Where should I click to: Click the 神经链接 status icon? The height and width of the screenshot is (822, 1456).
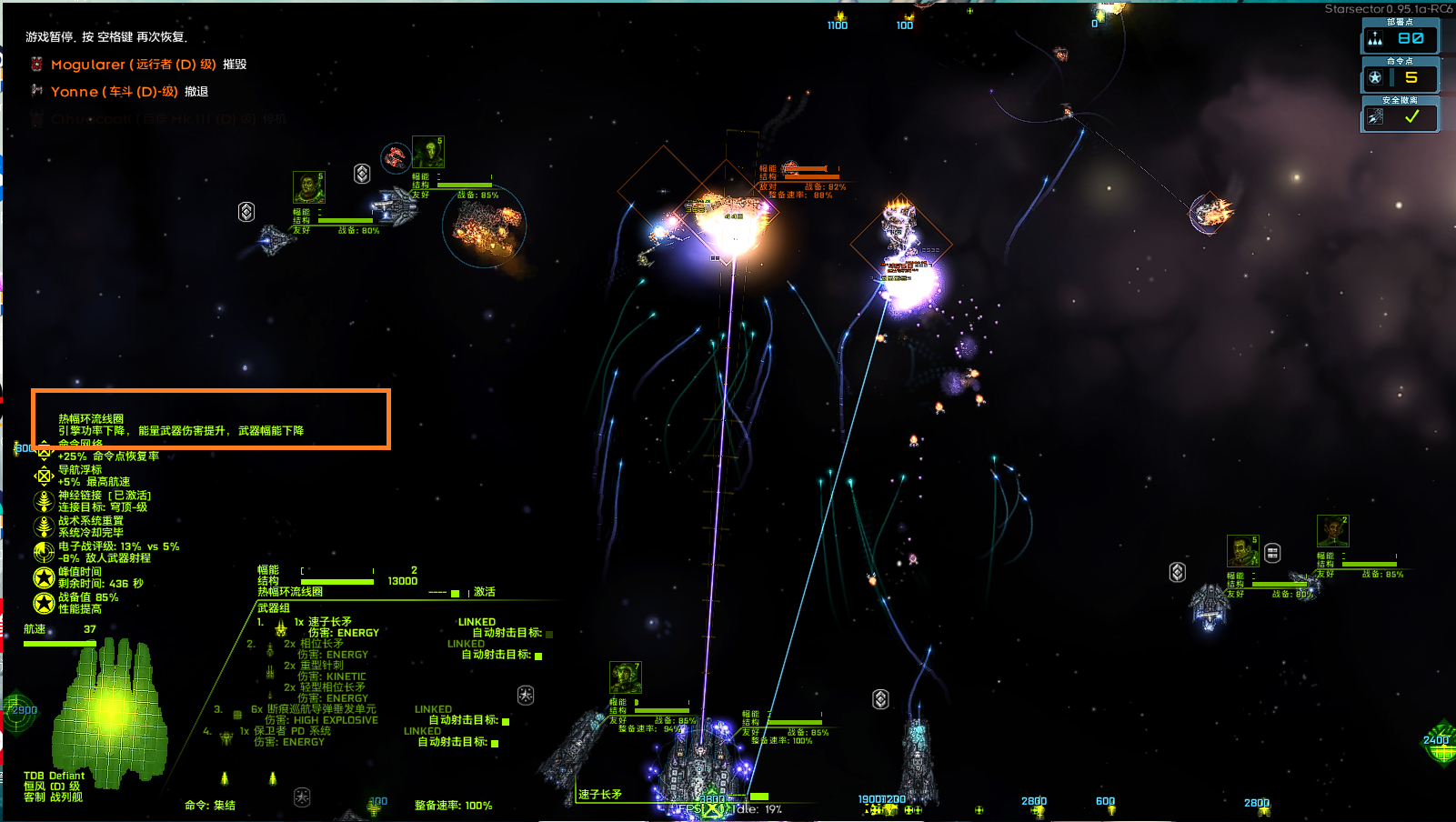point(44,501)
